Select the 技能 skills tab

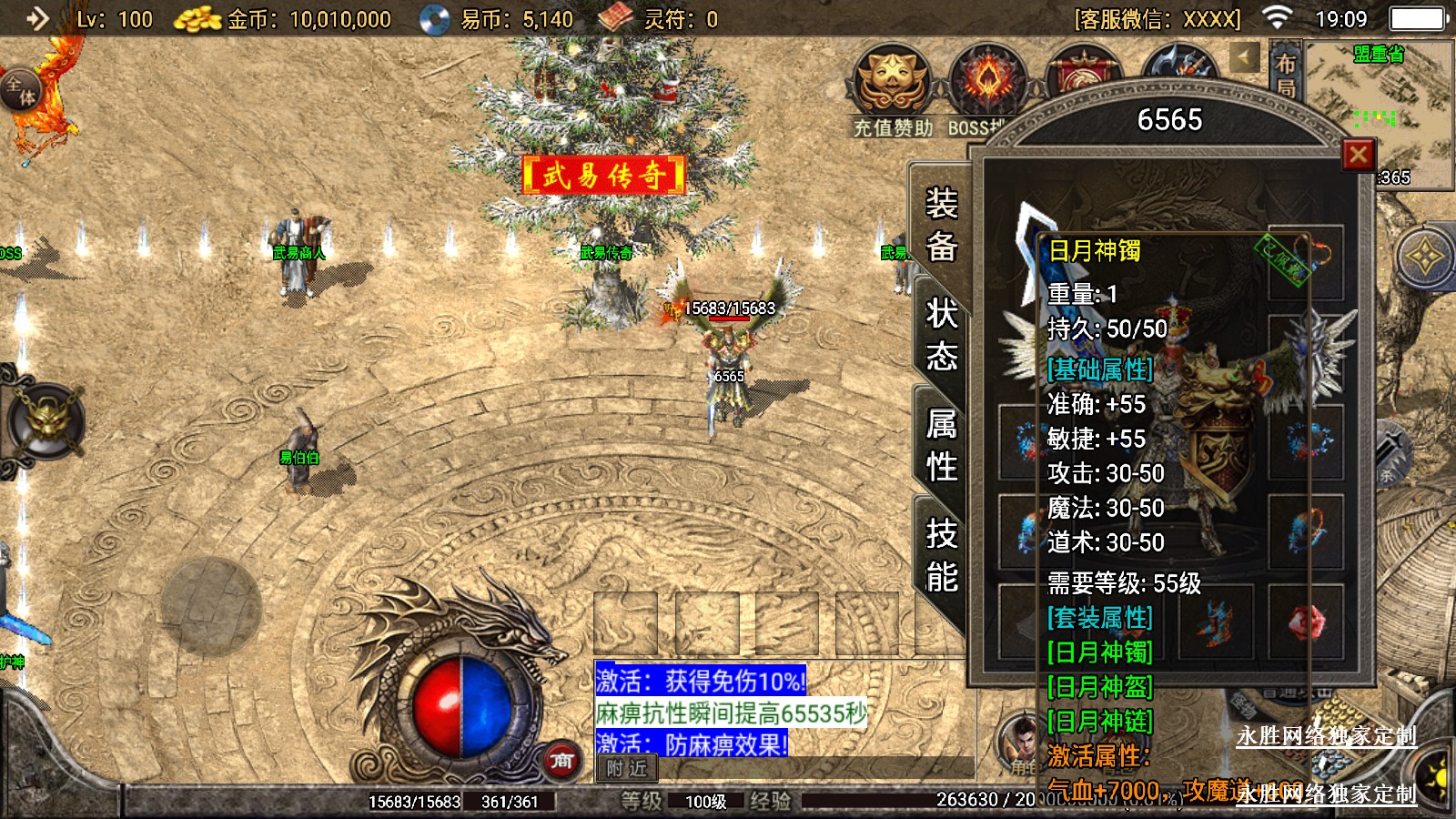pyautogui.click(x=941, y=555)
